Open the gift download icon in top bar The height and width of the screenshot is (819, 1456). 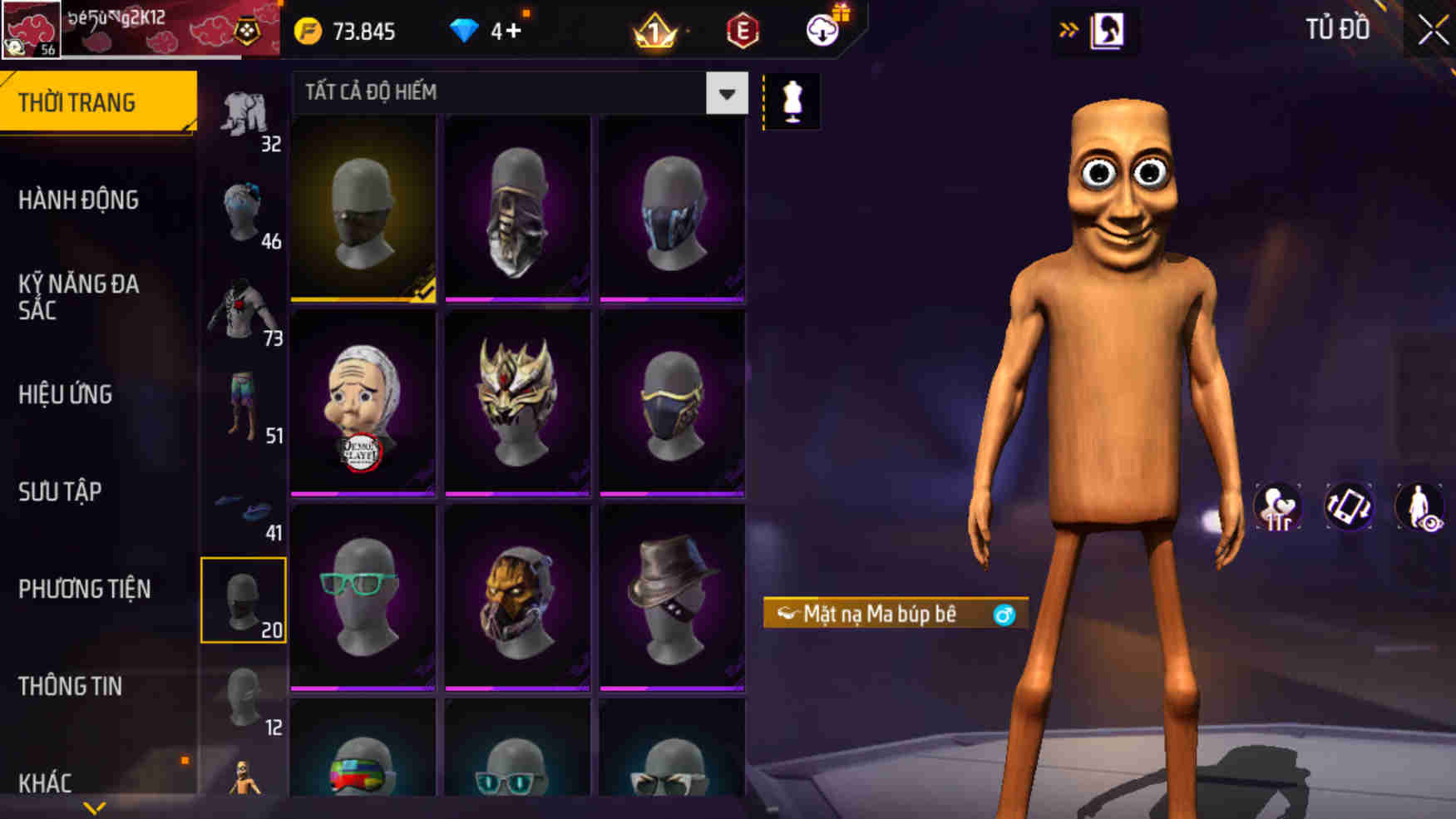[x=823, y=32]
